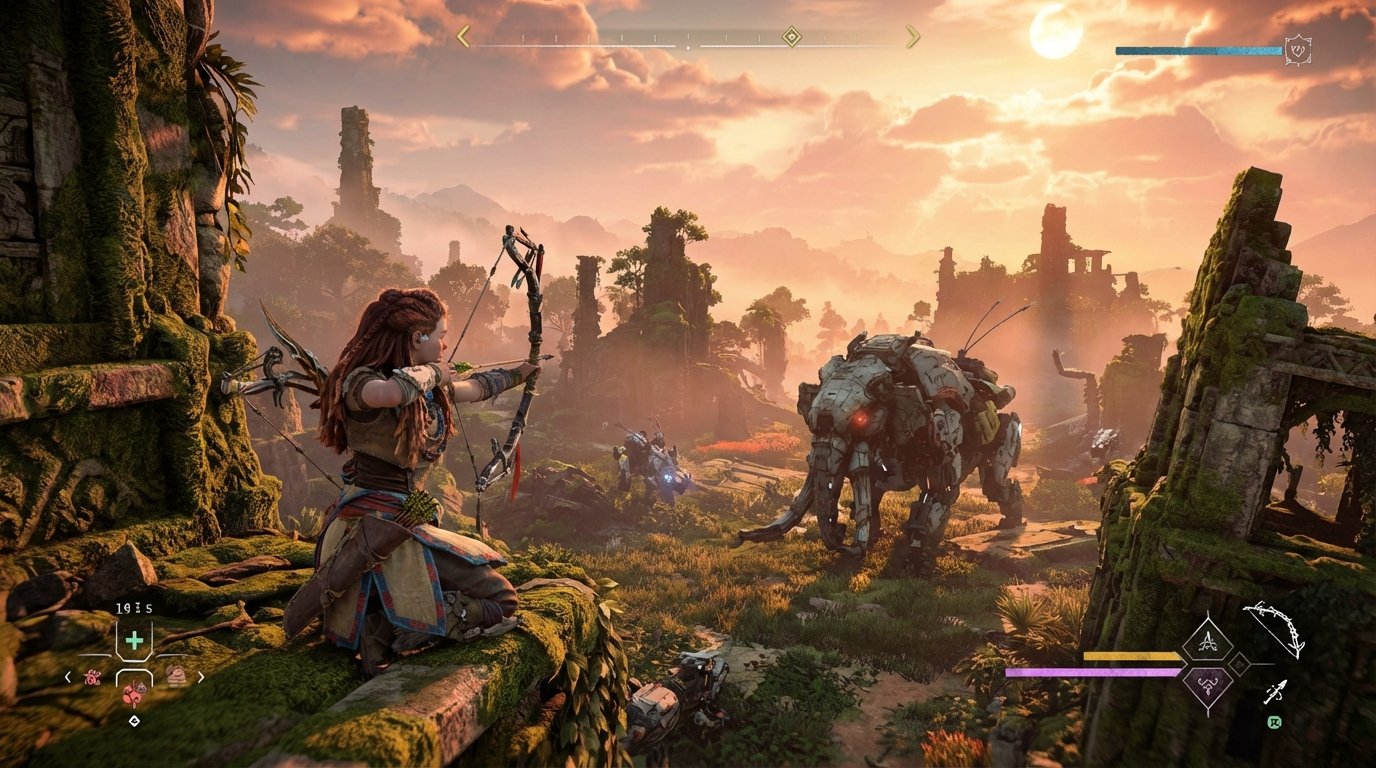Click the left chevron on the compass bar
Image resolution: width=1376 pixels, height=768 pixels.
462,36
